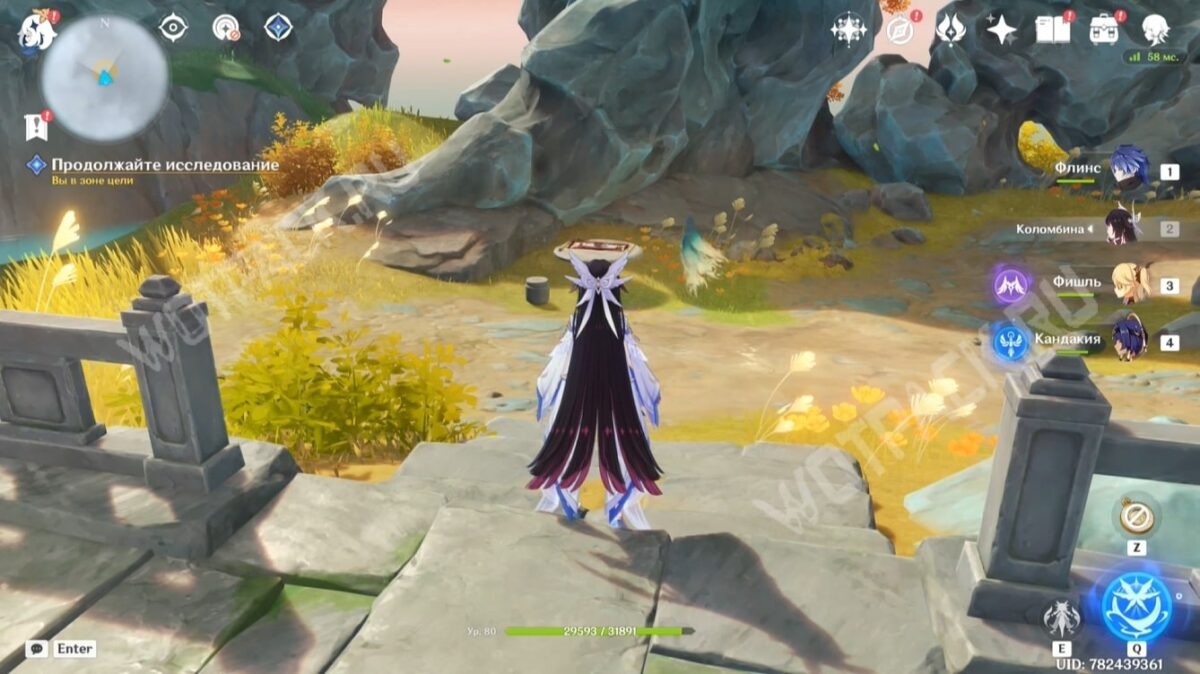Viewport: 1200px width, 674px height.
Task: Open the events compass icon
Action: pos(900,30)
